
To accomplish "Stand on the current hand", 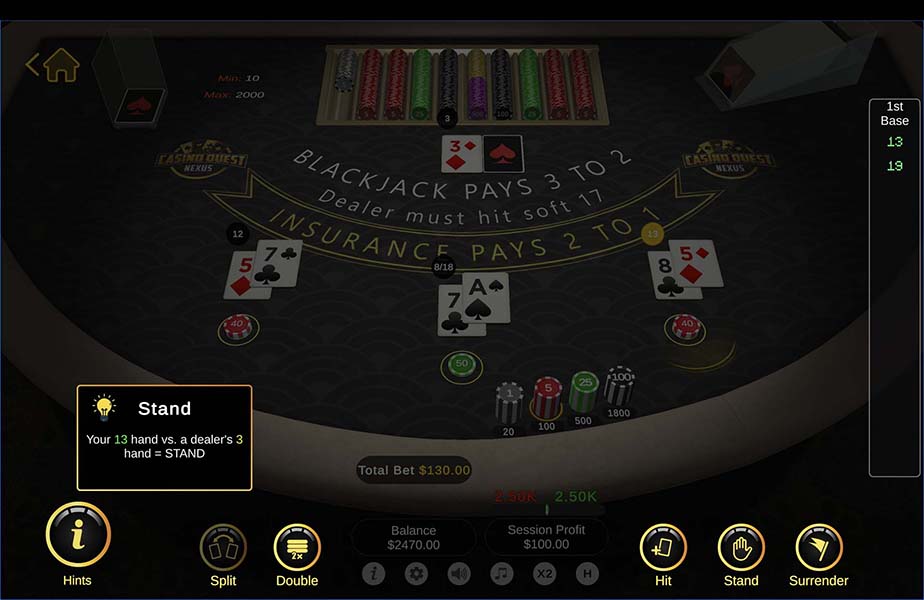I will click(x=741, y=547).
